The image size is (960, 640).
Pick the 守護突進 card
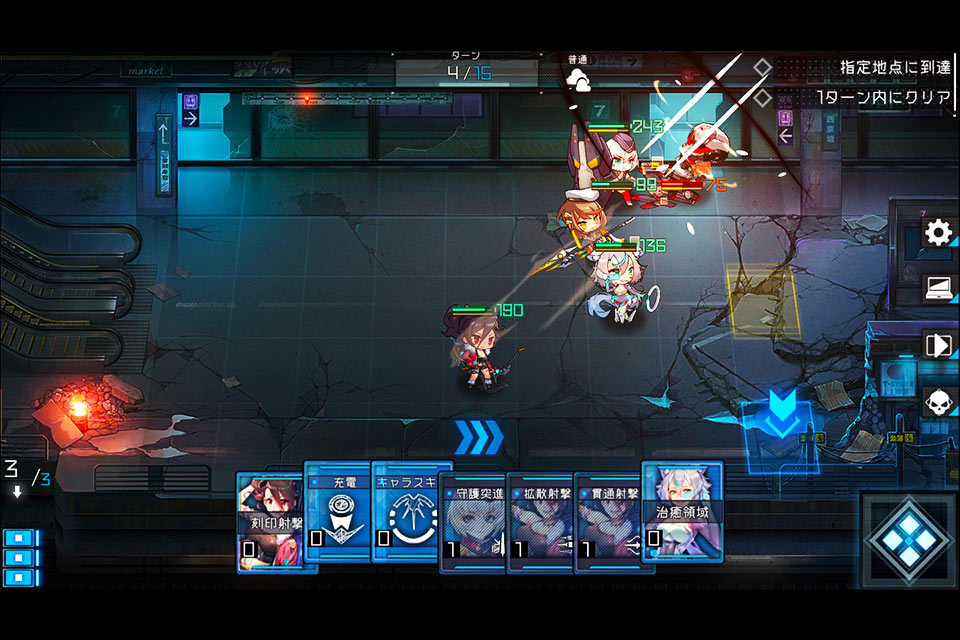tap(473, 522)
